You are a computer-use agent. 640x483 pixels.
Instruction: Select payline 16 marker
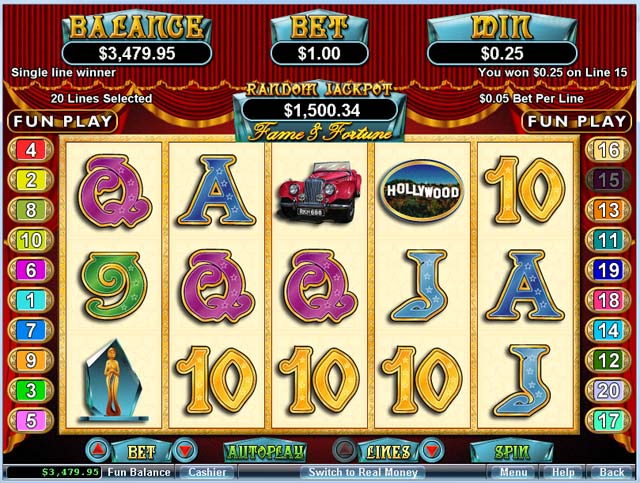[607, 151]
